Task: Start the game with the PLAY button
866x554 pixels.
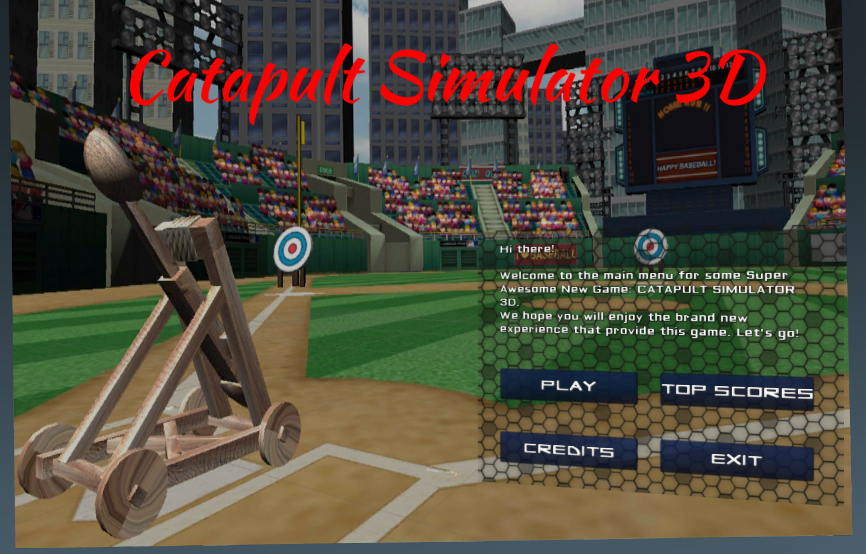Action: tap(568, 386)
